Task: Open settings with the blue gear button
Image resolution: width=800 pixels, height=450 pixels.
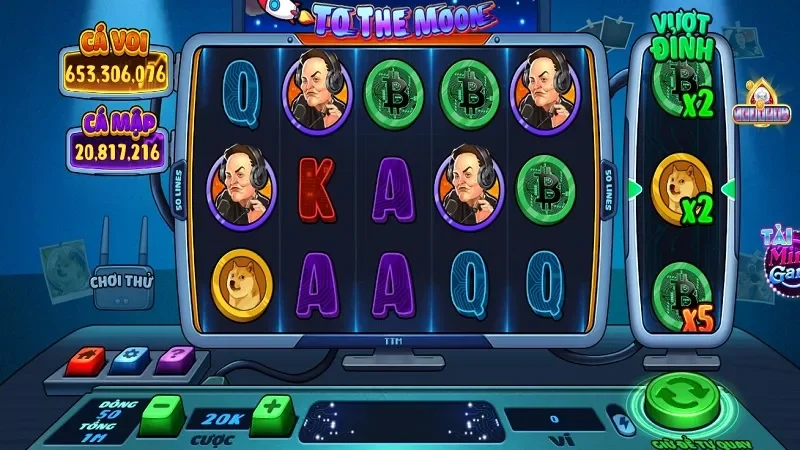Action: [131, 358]
